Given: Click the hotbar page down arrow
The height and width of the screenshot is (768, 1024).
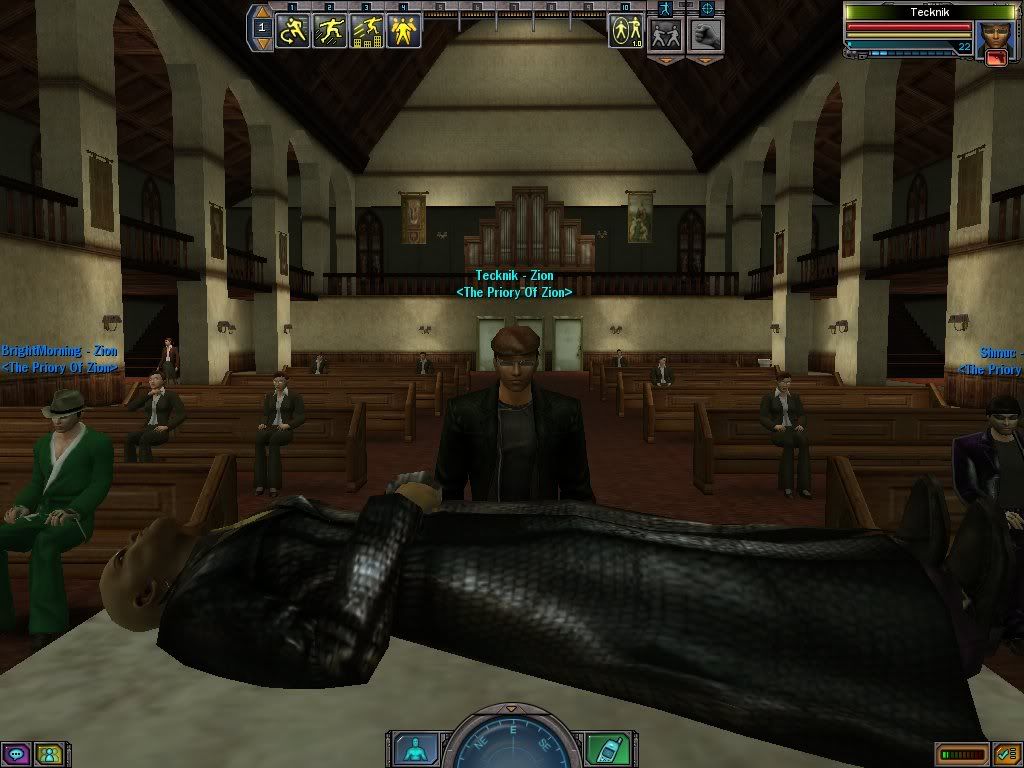Looking at the screenshot, I should 263,44.
